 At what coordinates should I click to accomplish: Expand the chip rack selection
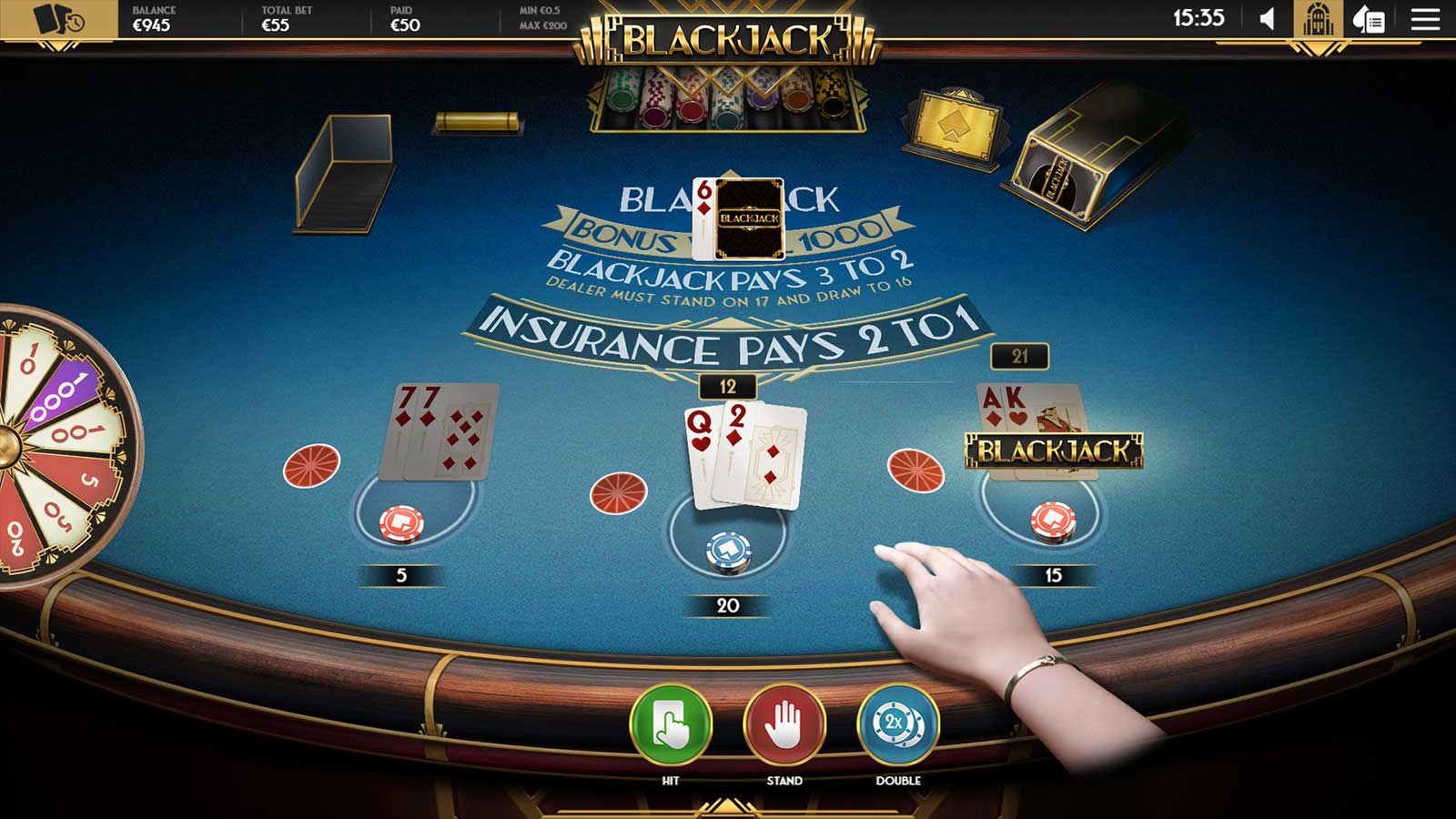728,100
